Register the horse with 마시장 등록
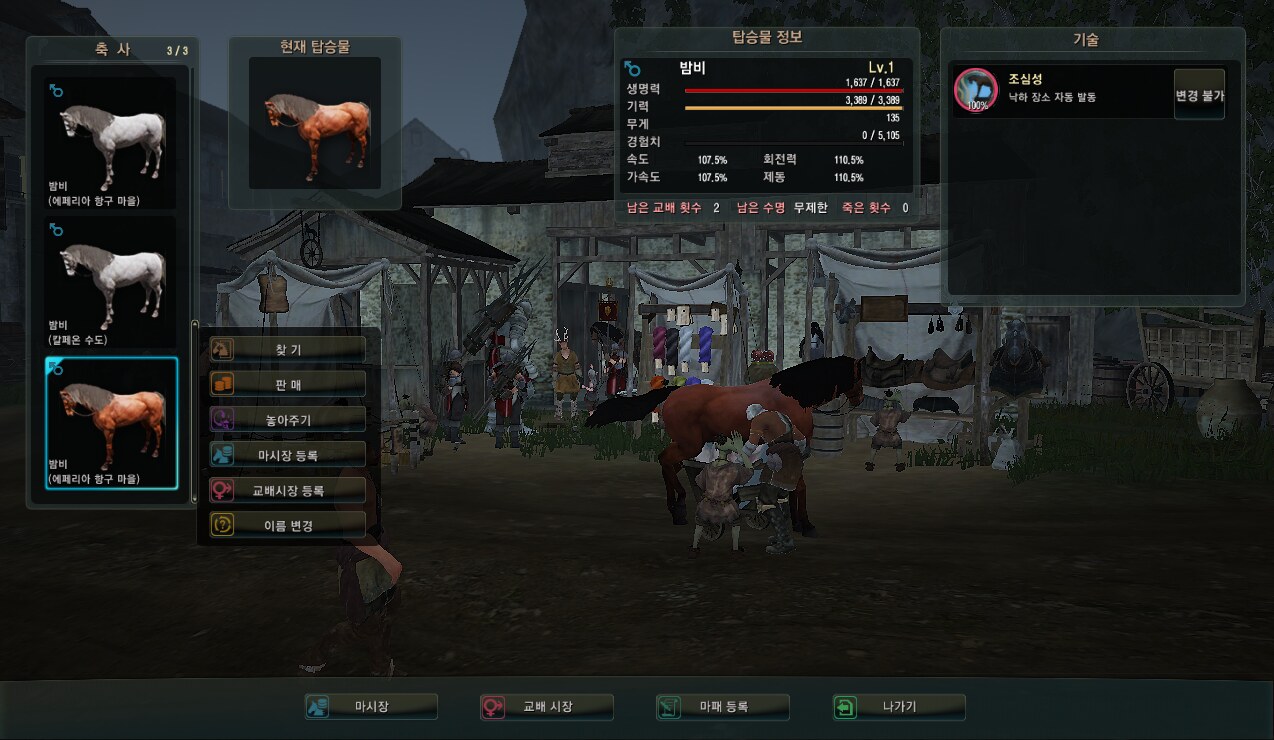This screenshot has height=740, width=1274. point(287,454)
